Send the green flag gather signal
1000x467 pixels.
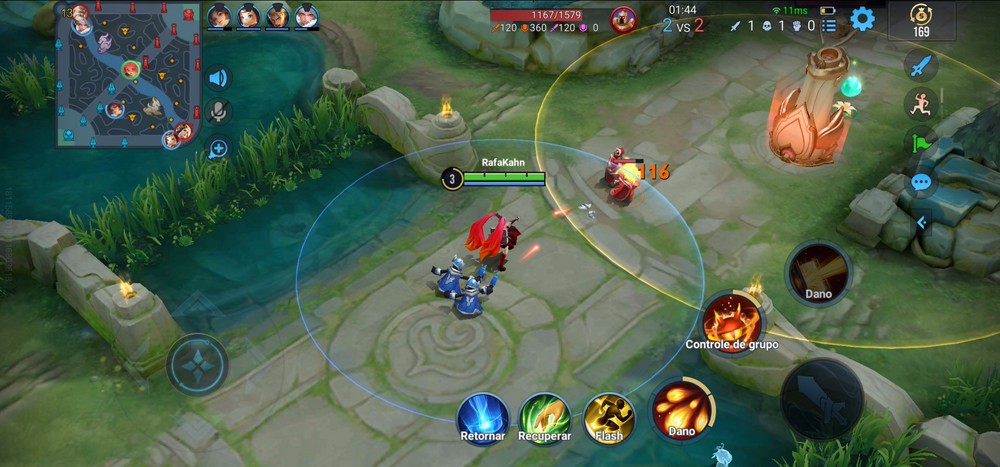click(x=920, y=143)
